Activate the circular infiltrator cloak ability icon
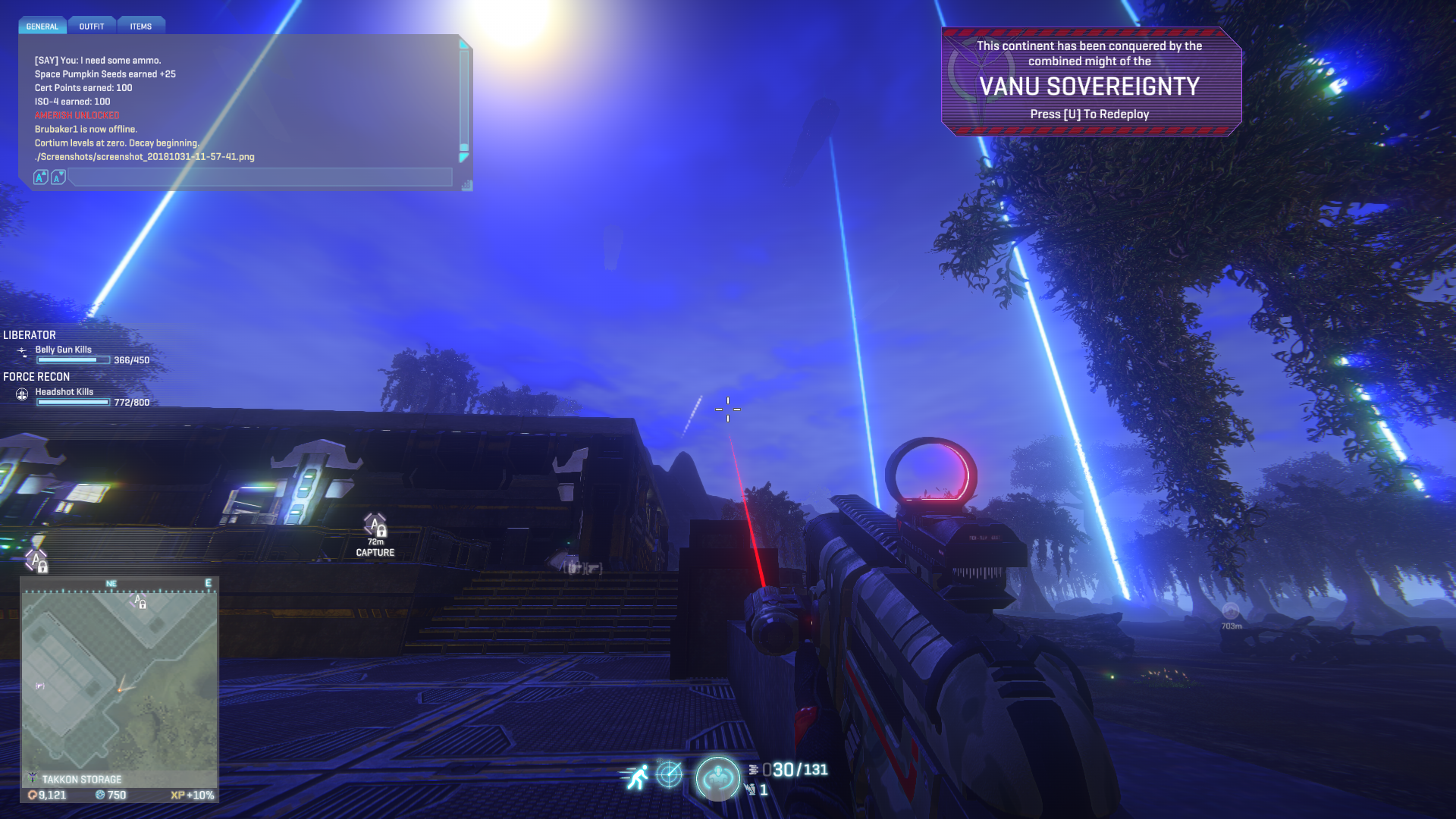The image size is (1456, 819). click(717, 778)
